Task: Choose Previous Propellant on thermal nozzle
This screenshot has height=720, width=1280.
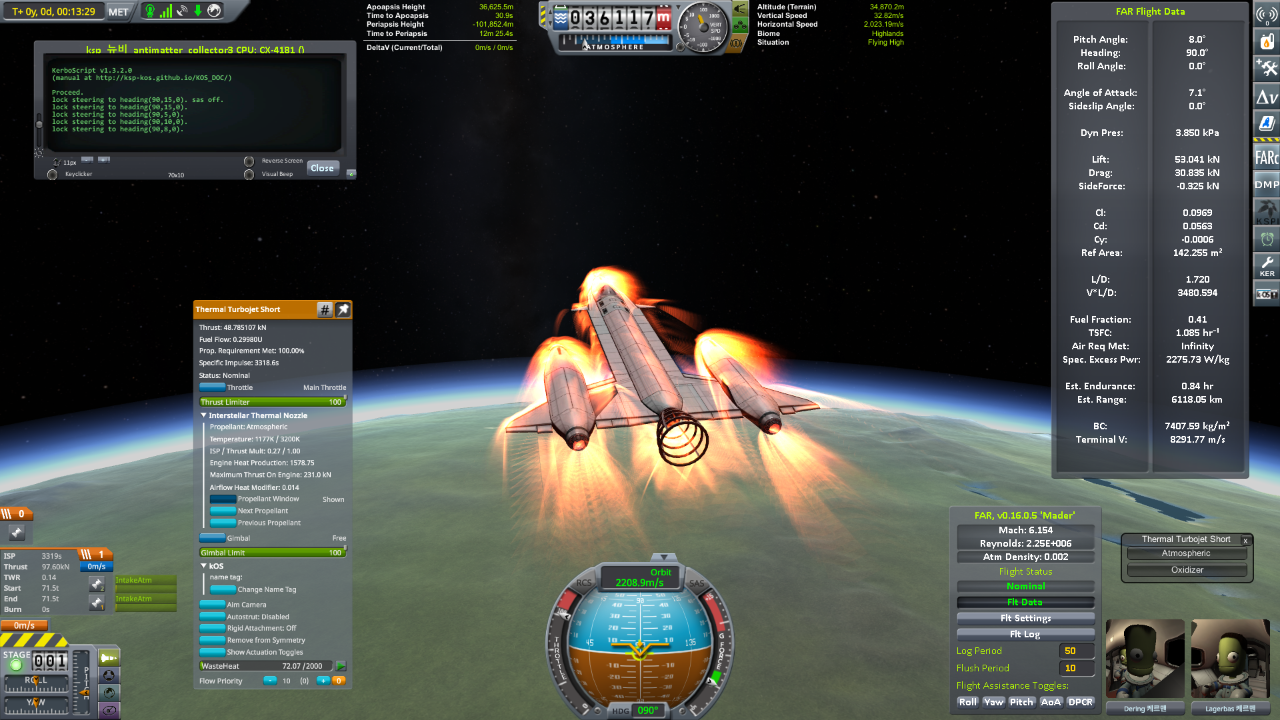Action: [223, 523]
